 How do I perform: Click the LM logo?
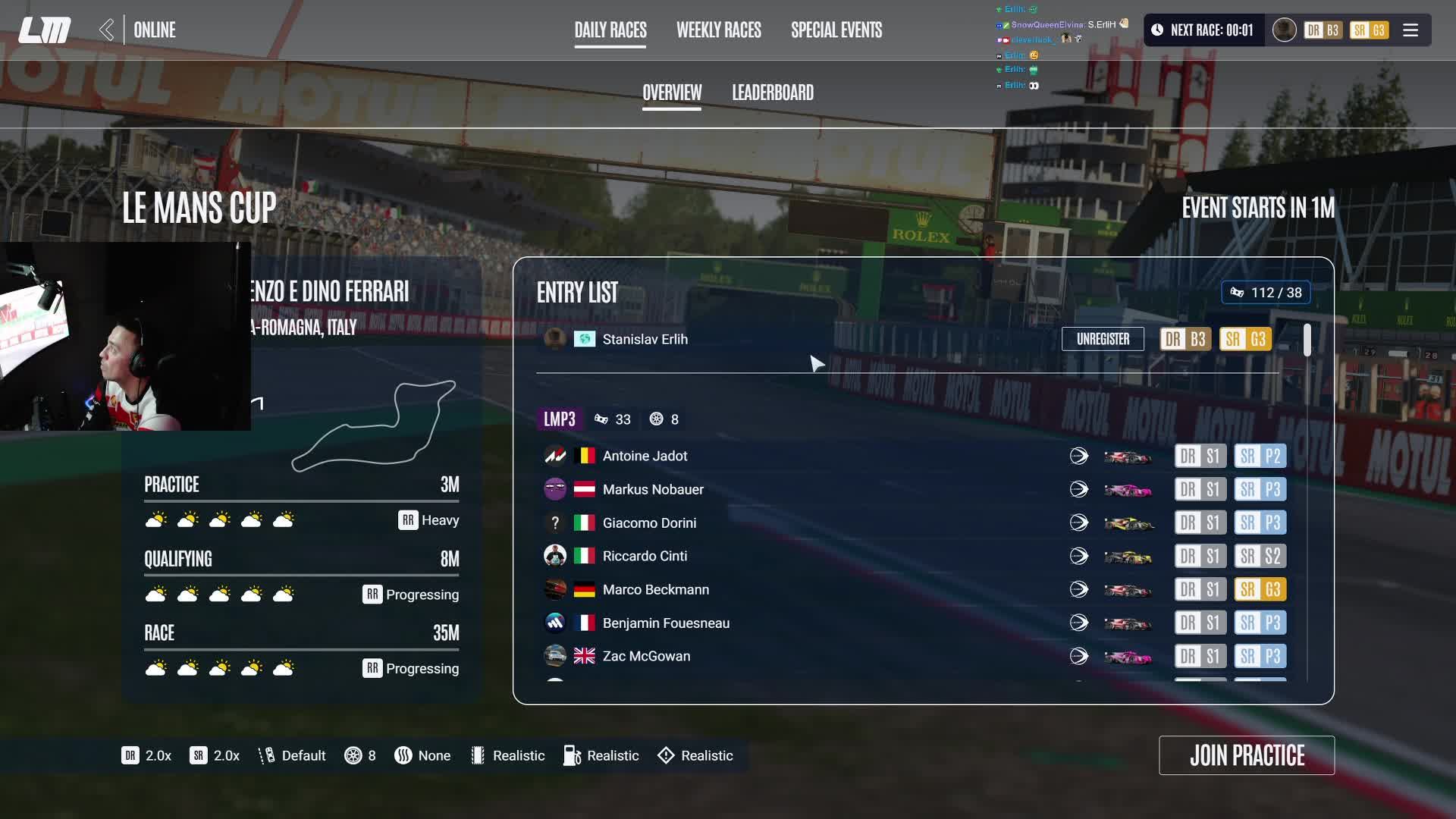[x=45, y=30]
